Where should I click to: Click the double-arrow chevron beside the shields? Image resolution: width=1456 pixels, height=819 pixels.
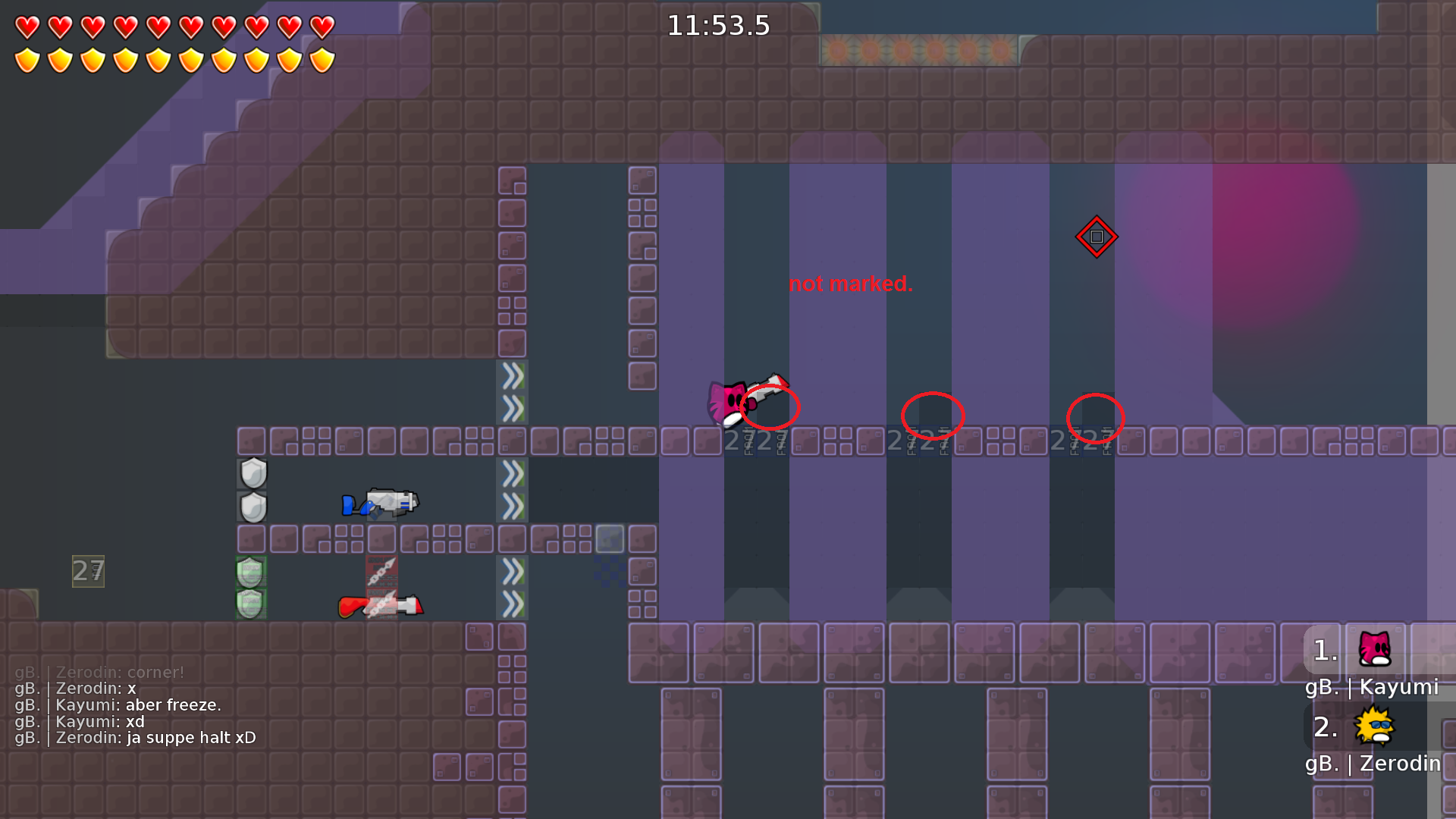[x=513, y=474]
